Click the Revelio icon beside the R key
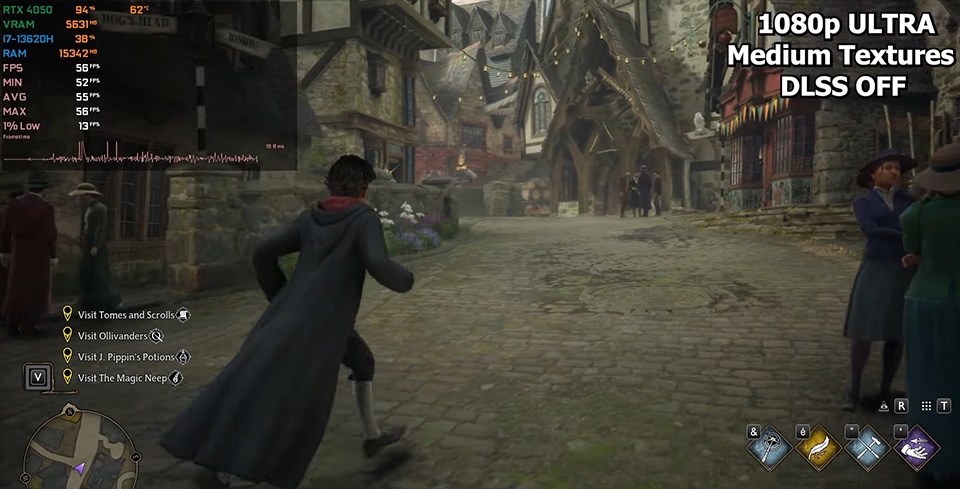The width and height of the screenshot is (960, 489). point(884,407)
